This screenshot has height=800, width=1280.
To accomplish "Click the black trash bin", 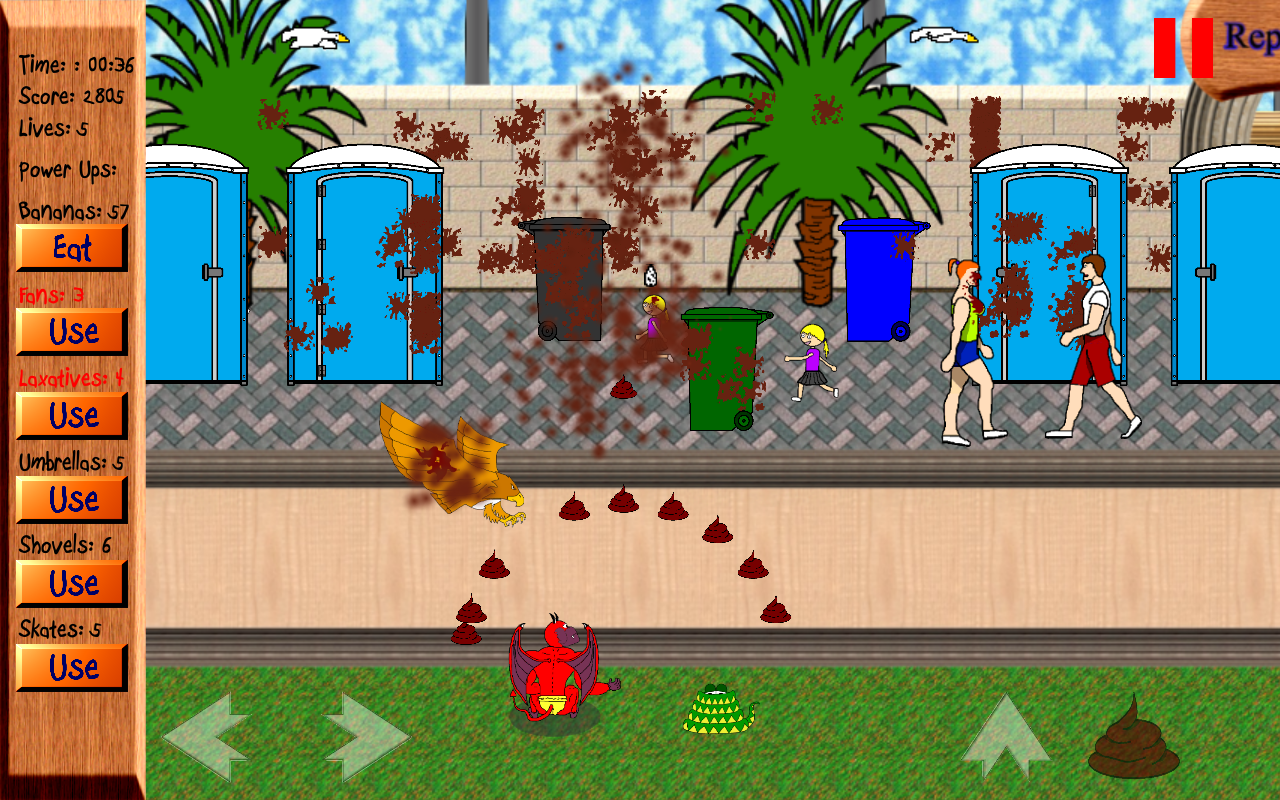I will click(572, 280).
